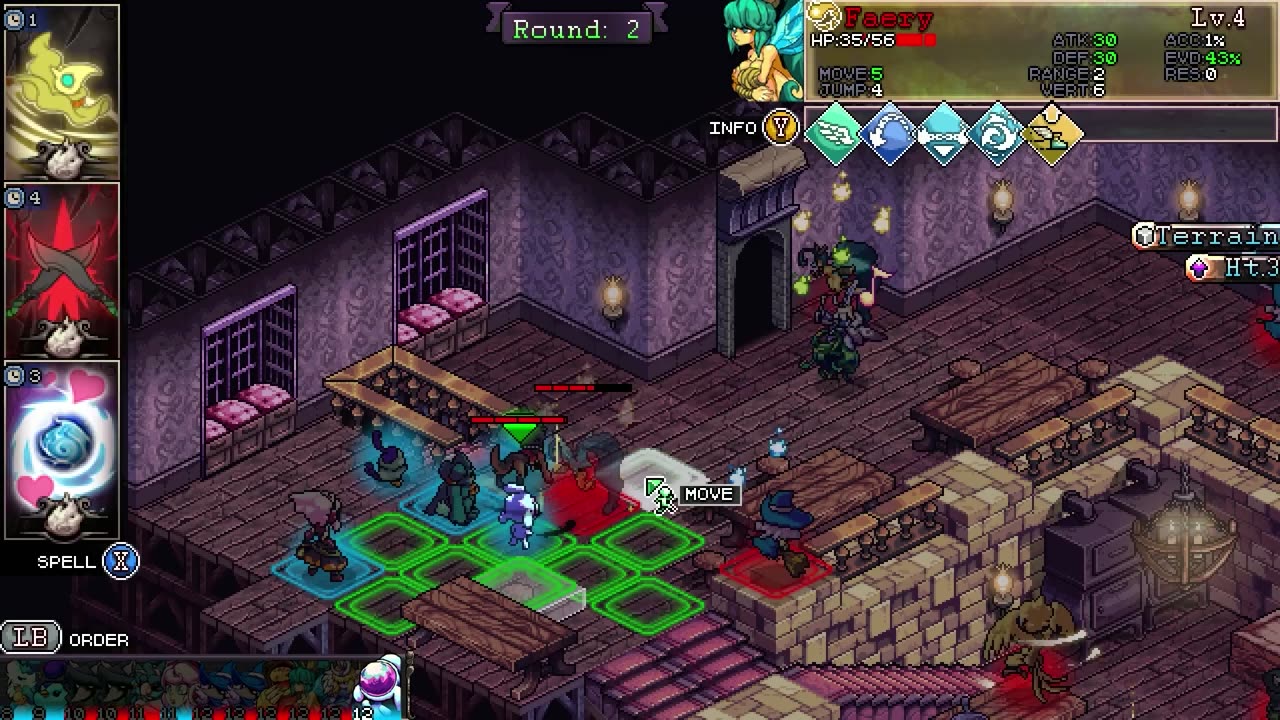Viewport: 1280px width, 720px height.
Task: Select the teal whirlwind swirl skill icon
Action: pos(998,133)
